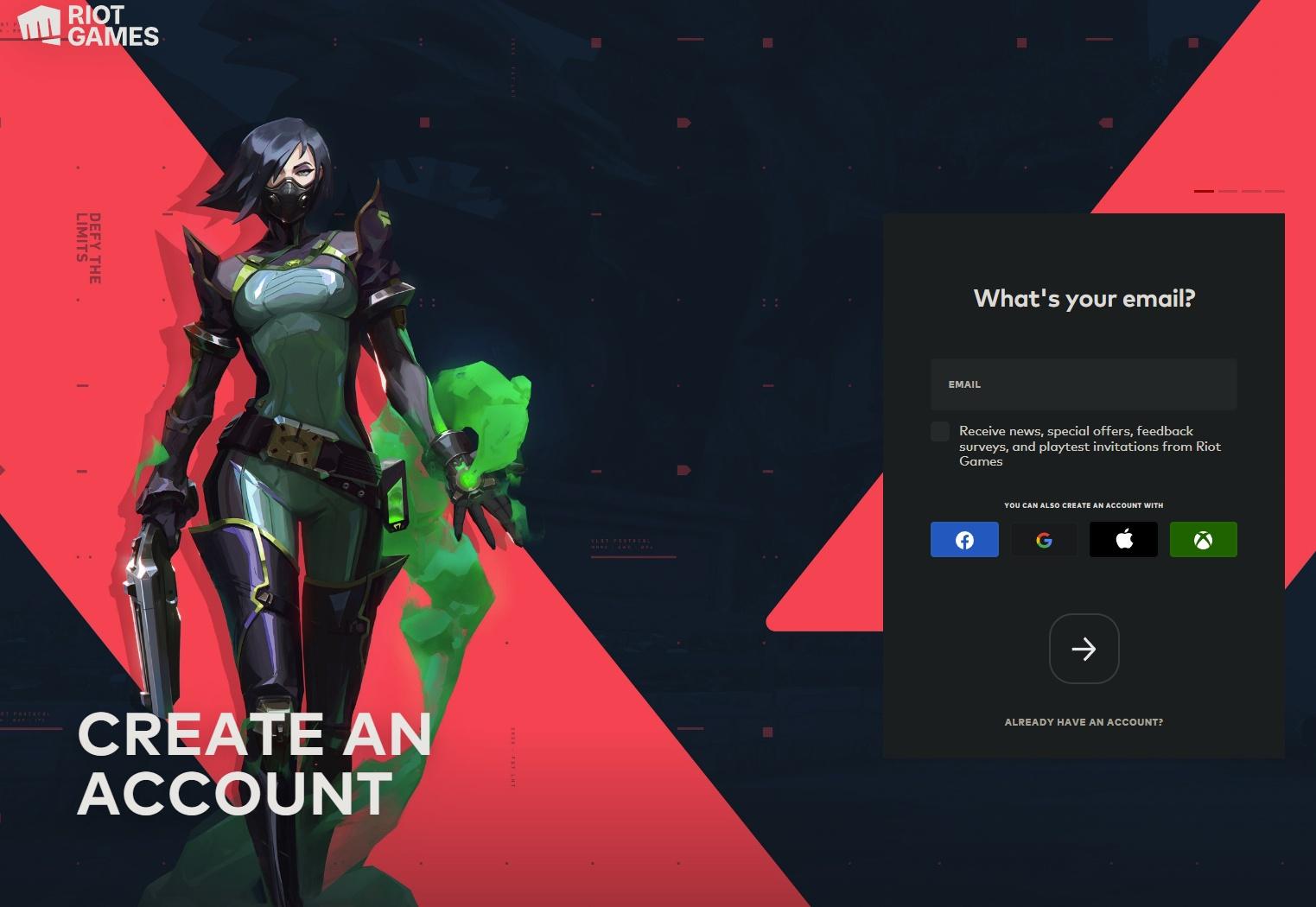The width and height of the screenshot is (1316, 907).
Task: Focus the email address text box
Action: [x=1083, y=384]
